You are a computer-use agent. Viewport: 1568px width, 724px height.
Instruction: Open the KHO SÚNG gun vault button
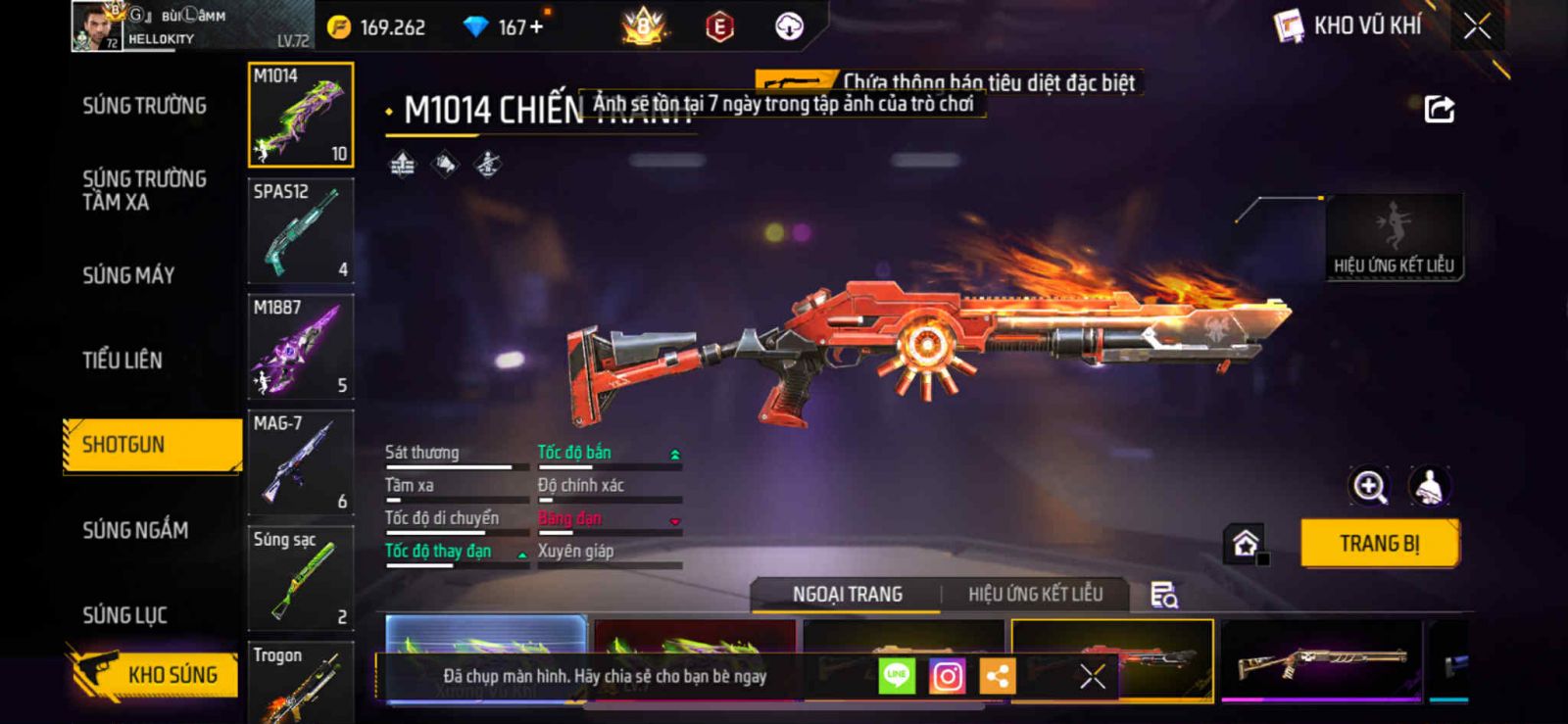[x=157, y=674]
